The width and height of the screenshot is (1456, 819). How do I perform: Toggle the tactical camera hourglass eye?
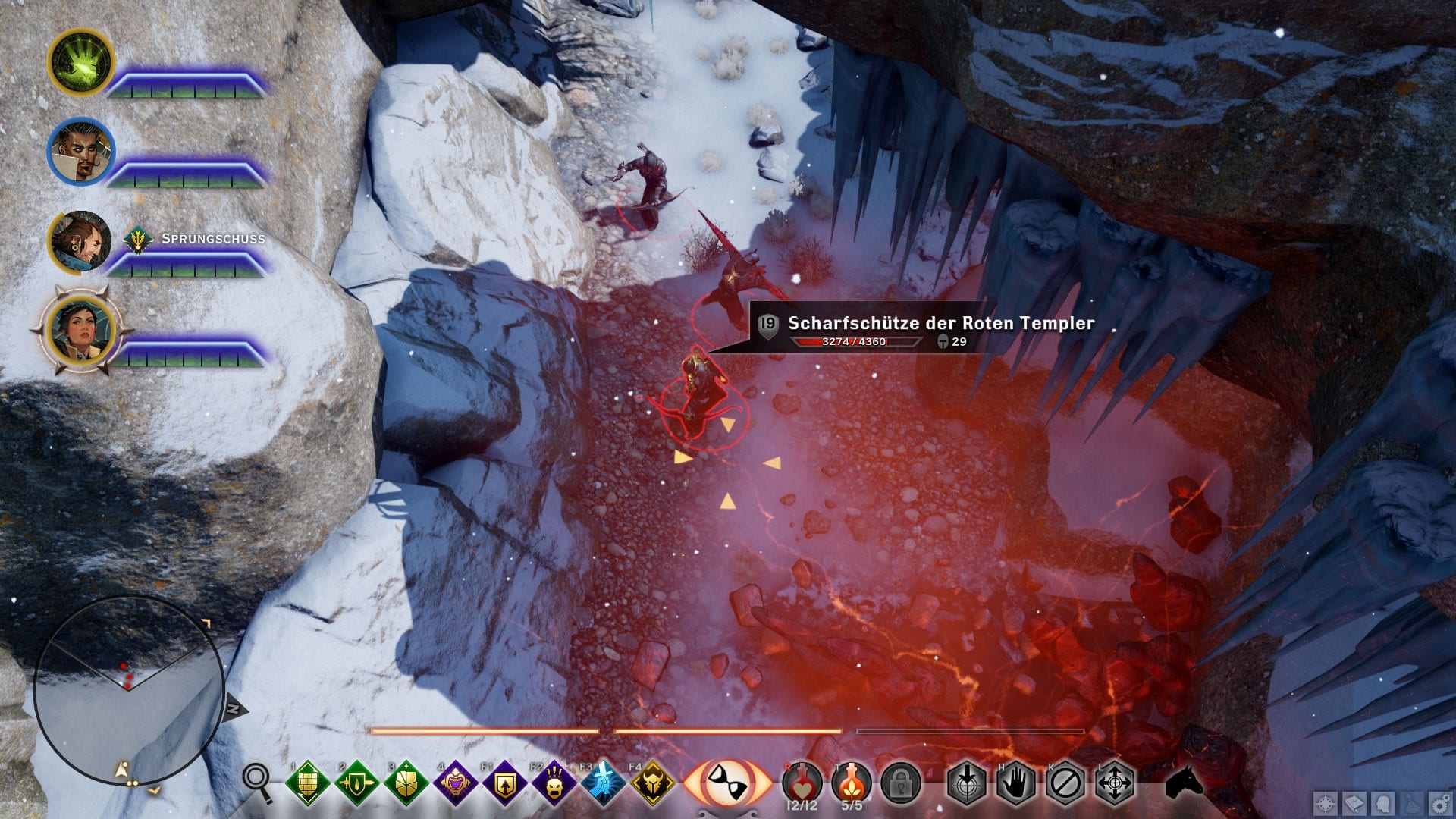pyautogui.click(x=726, y=782)
